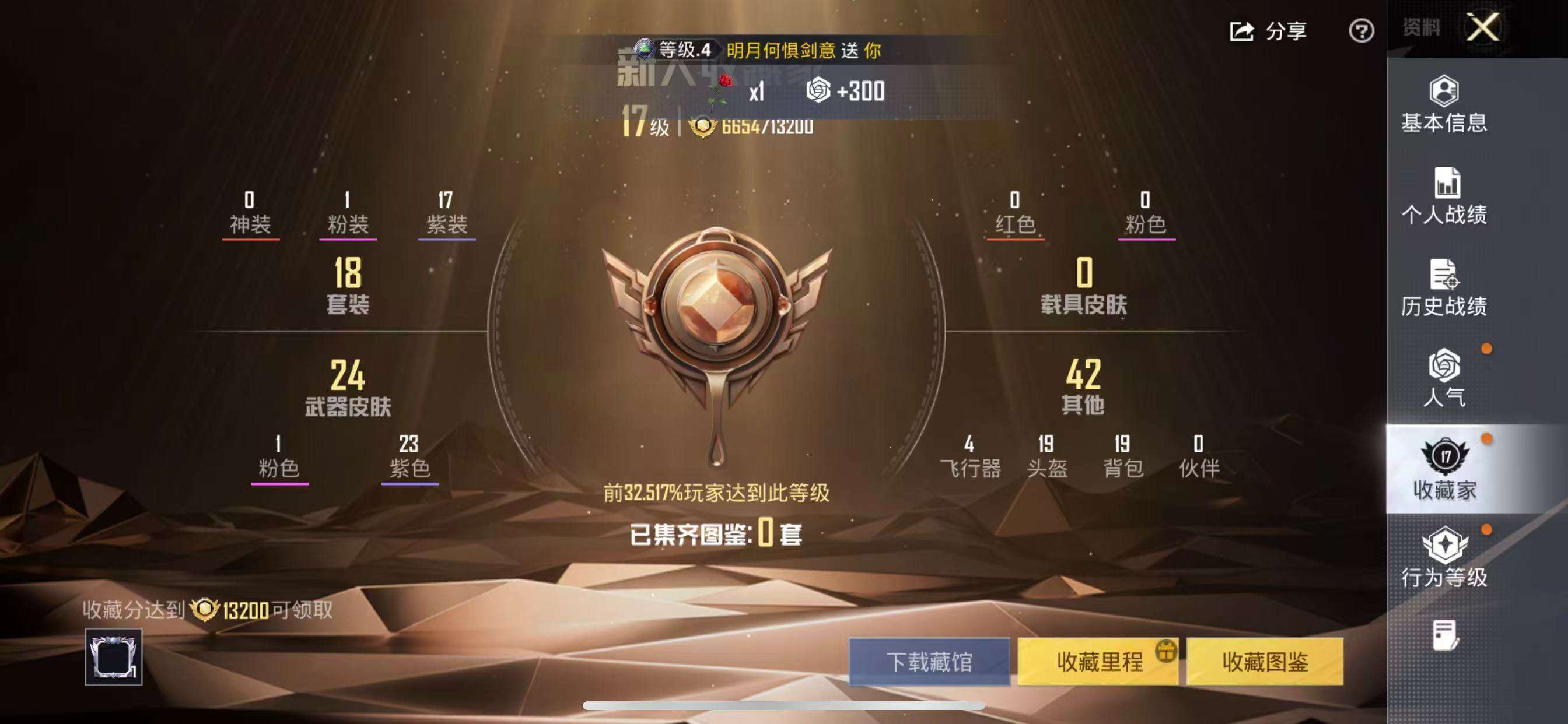The width and height of the screenshot is (1568, 724).
Task: Select the 收藏家 collector tab
Action: pyautogui.click(x=1444, y=469)
